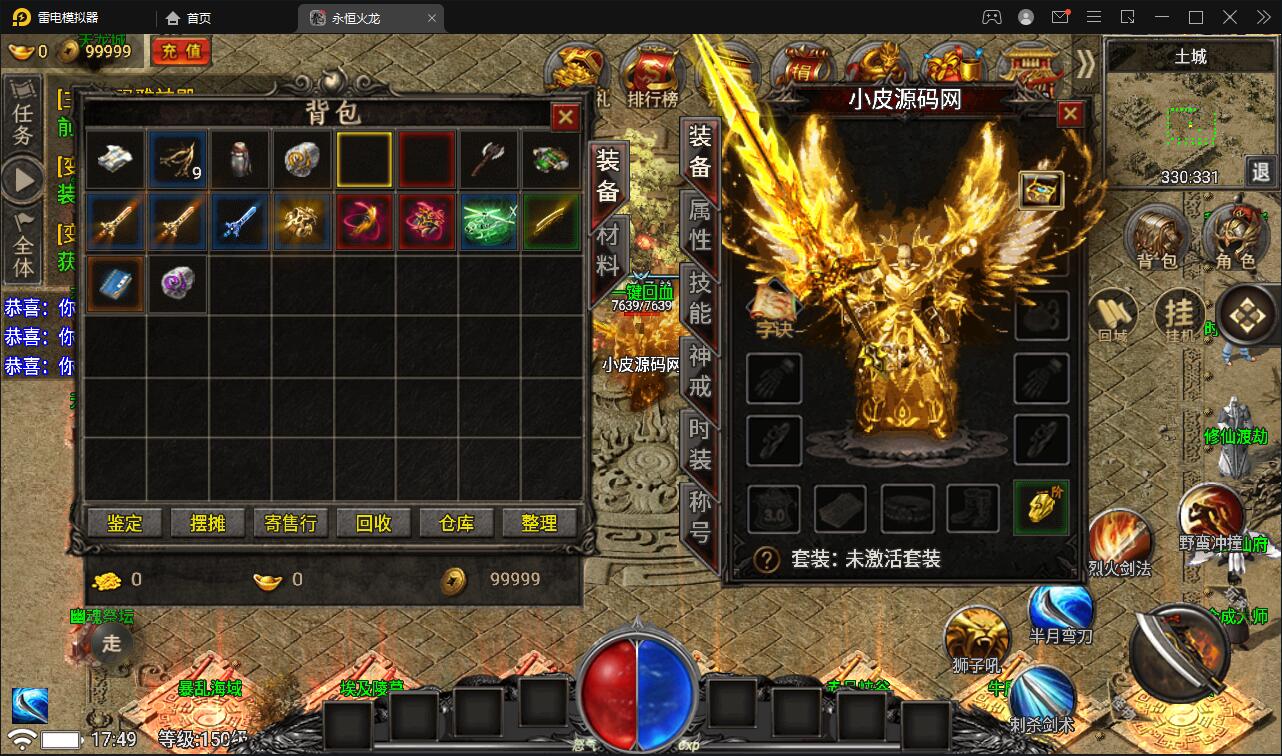
Task: Choose the 回收 recycle button
Action: click(x=373, y=523)
